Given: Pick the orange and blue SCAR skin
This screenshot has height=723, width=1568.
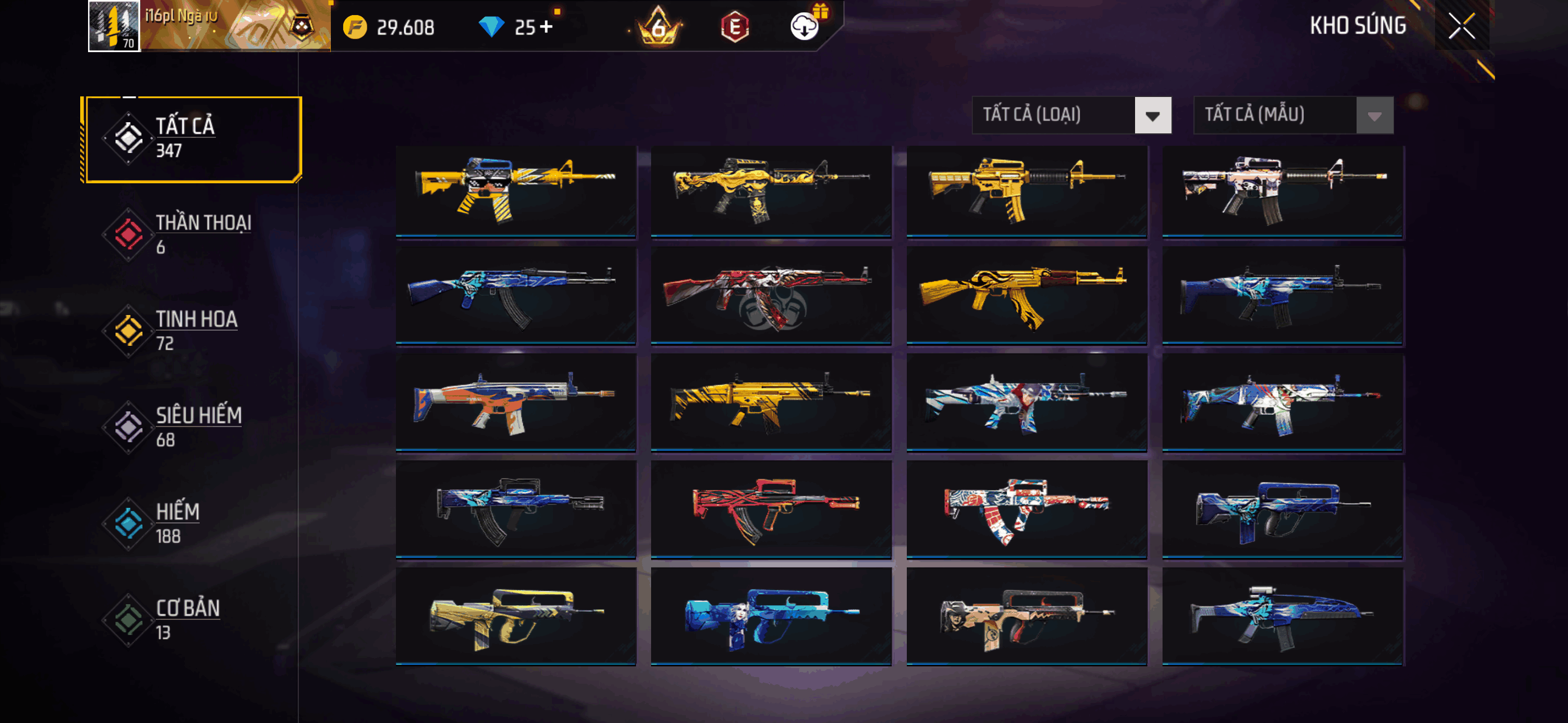Looking at the screenshot, I should [515, 402].
